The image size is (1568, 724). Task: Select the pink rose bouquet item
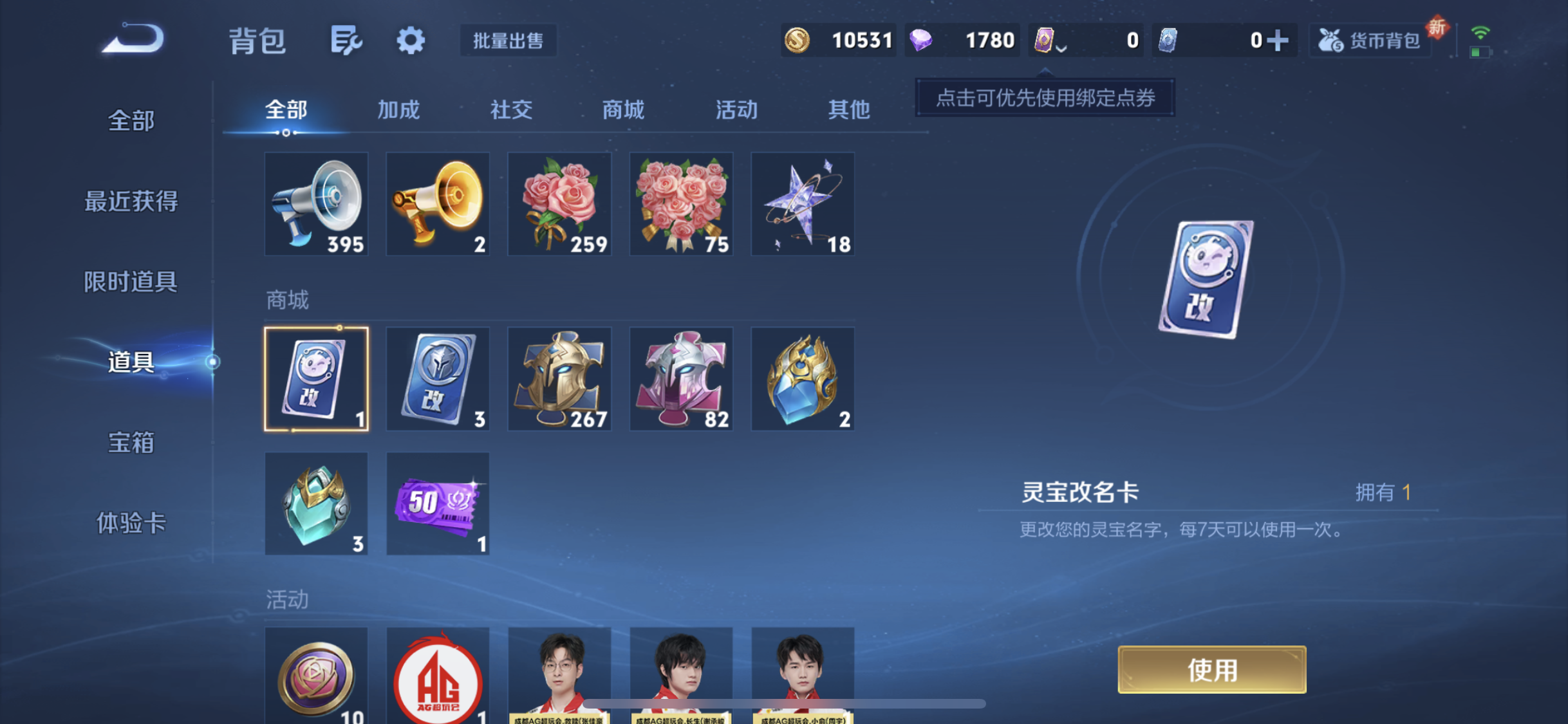[x=559, y=205]
